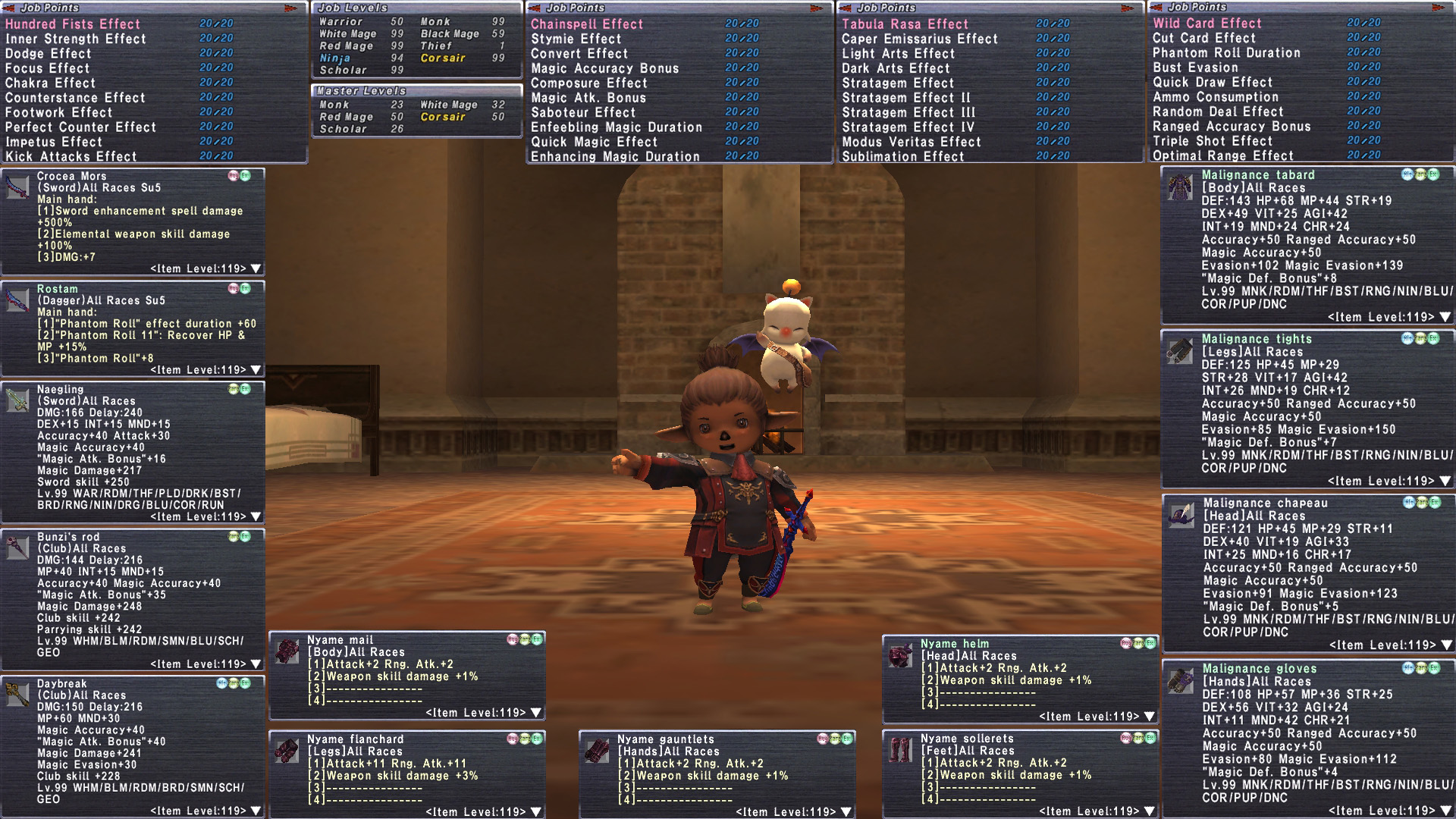The image size is (1456, 819).
Task: Select the Bunzi's rod icon
Action: (x=17, y=548)
